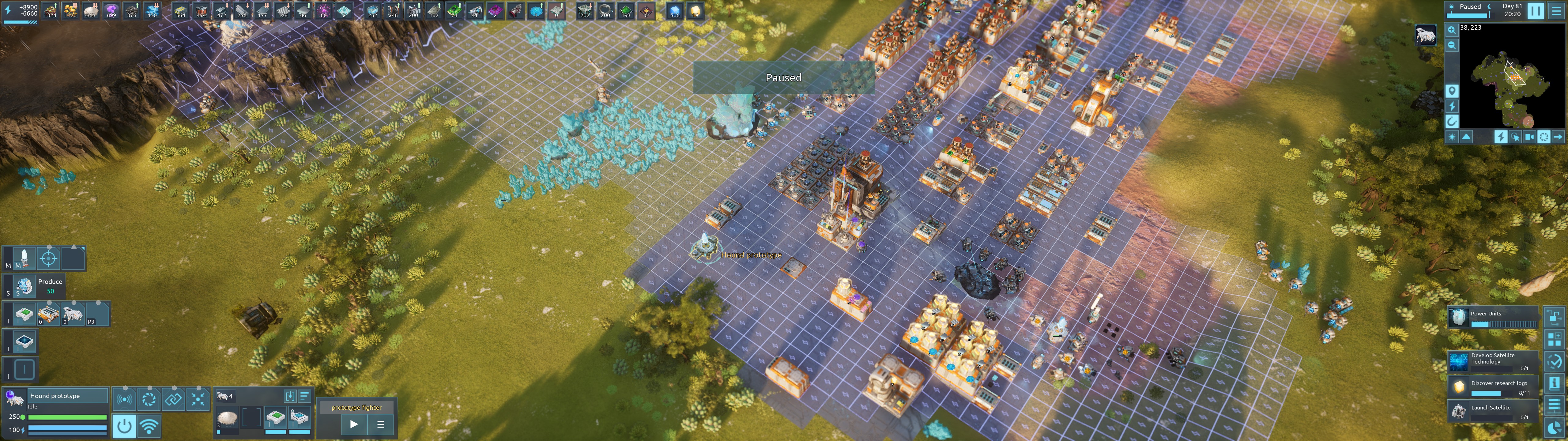Open the pie chart statistics panel
The width and height of the screenshot is (1568, 441).
(1554, 428)
